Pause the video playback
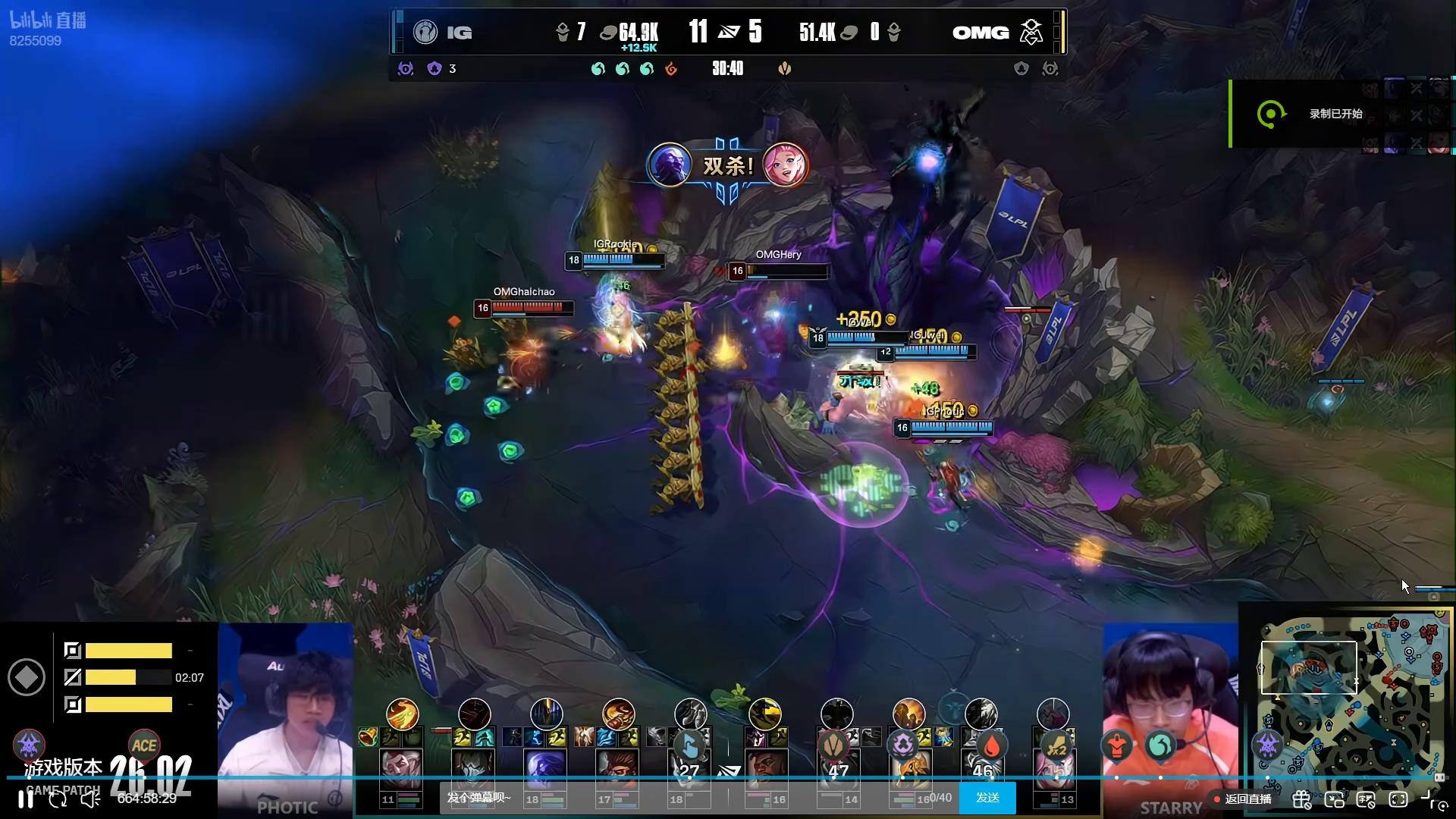The image size is (1456, 819). click(x=26, y=799)
